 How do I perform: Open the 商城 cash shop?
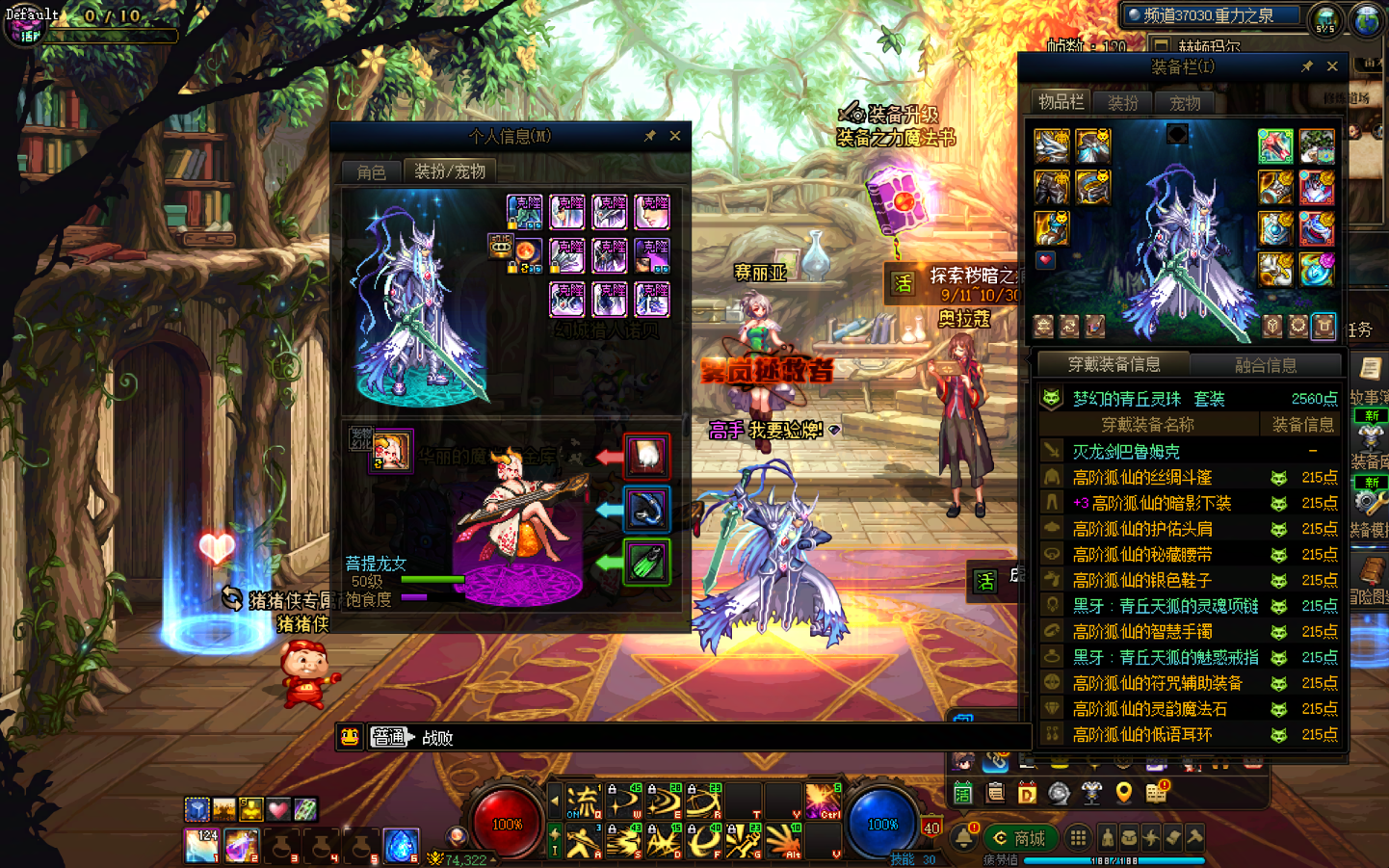[1020, 838]
